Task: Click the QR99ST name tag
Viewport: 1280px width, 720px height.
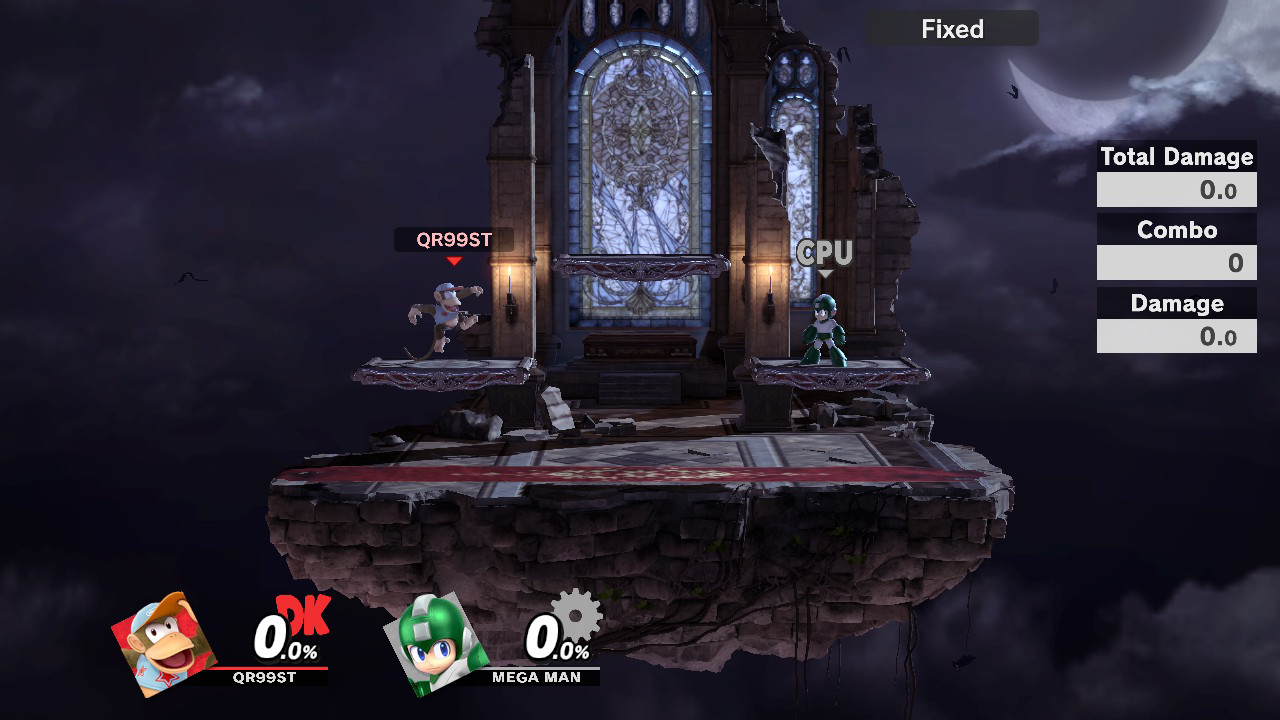Action: coord(453,239)
